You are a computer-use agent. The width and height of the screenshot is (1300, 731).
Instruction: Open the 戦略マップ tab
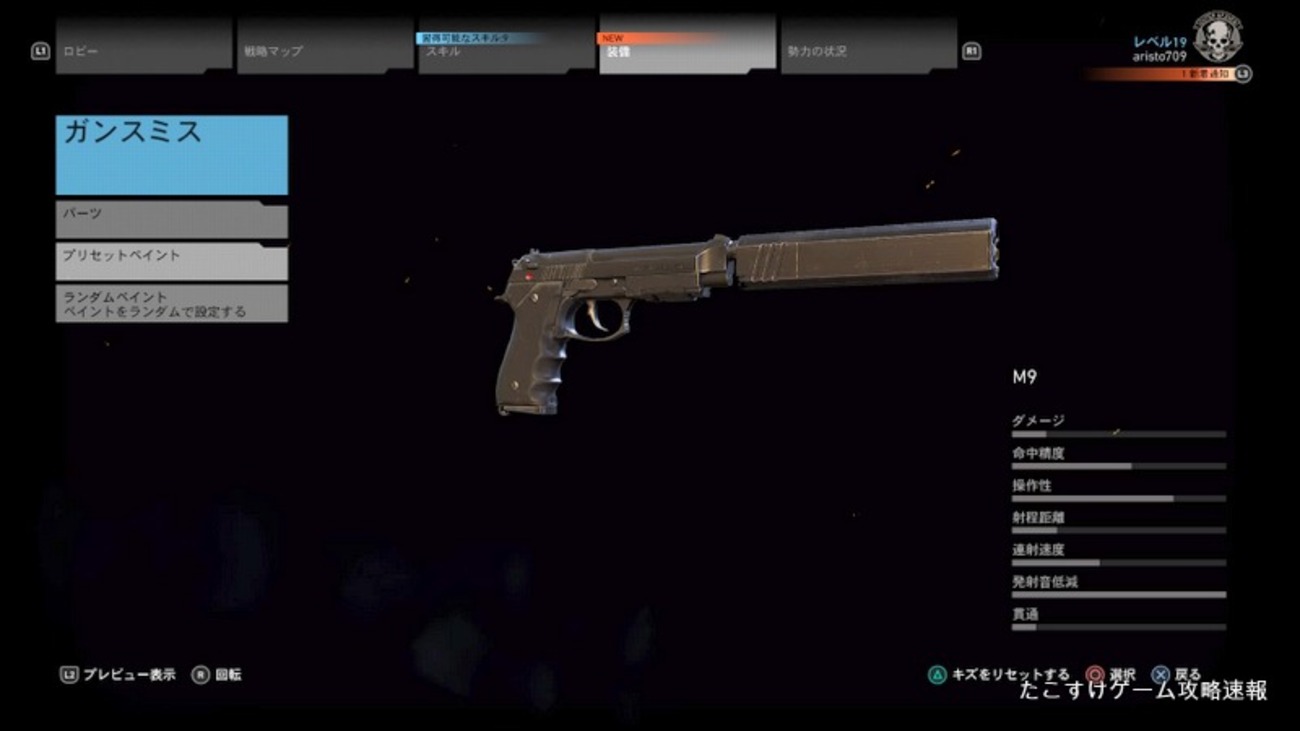coord(325,50)
